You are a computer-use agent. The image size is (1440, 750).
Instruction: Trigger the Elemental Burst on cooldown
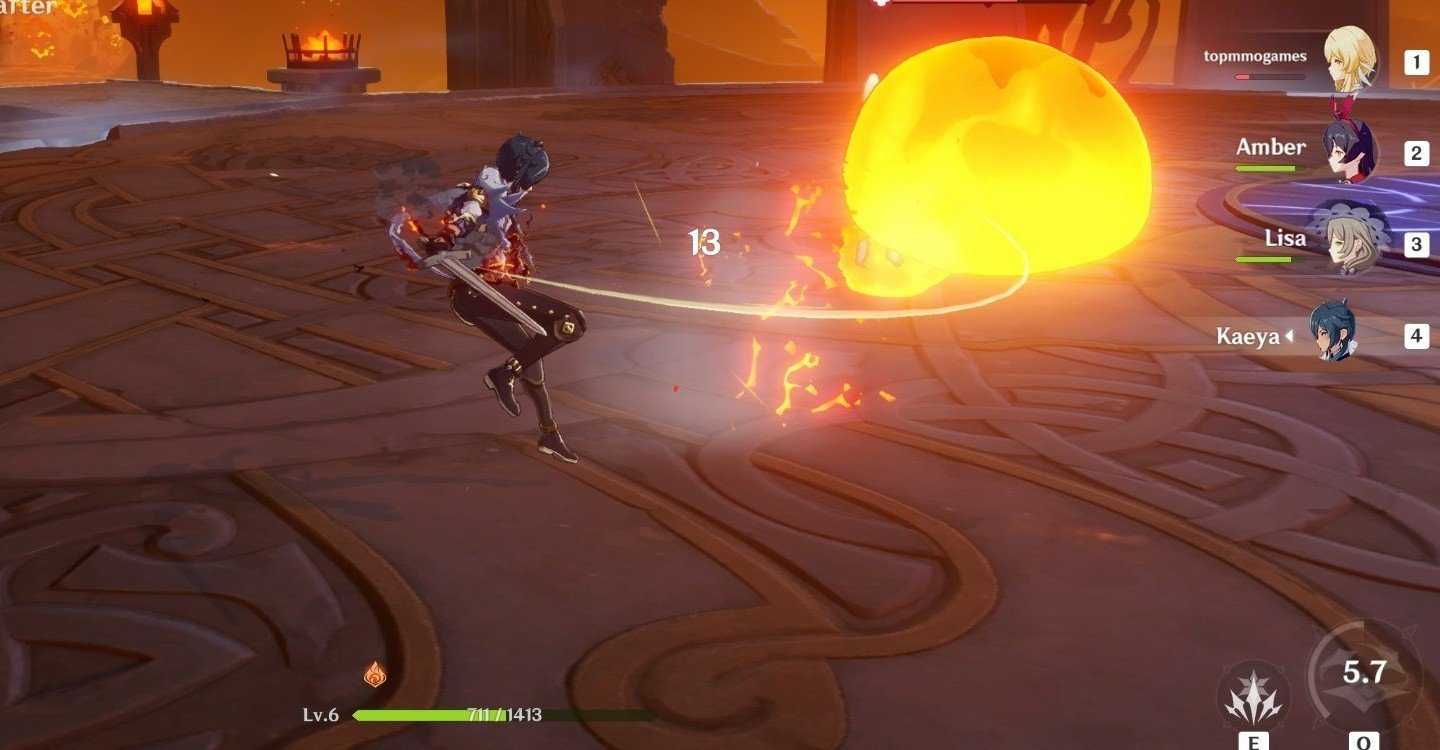(x=1364, y=675)
